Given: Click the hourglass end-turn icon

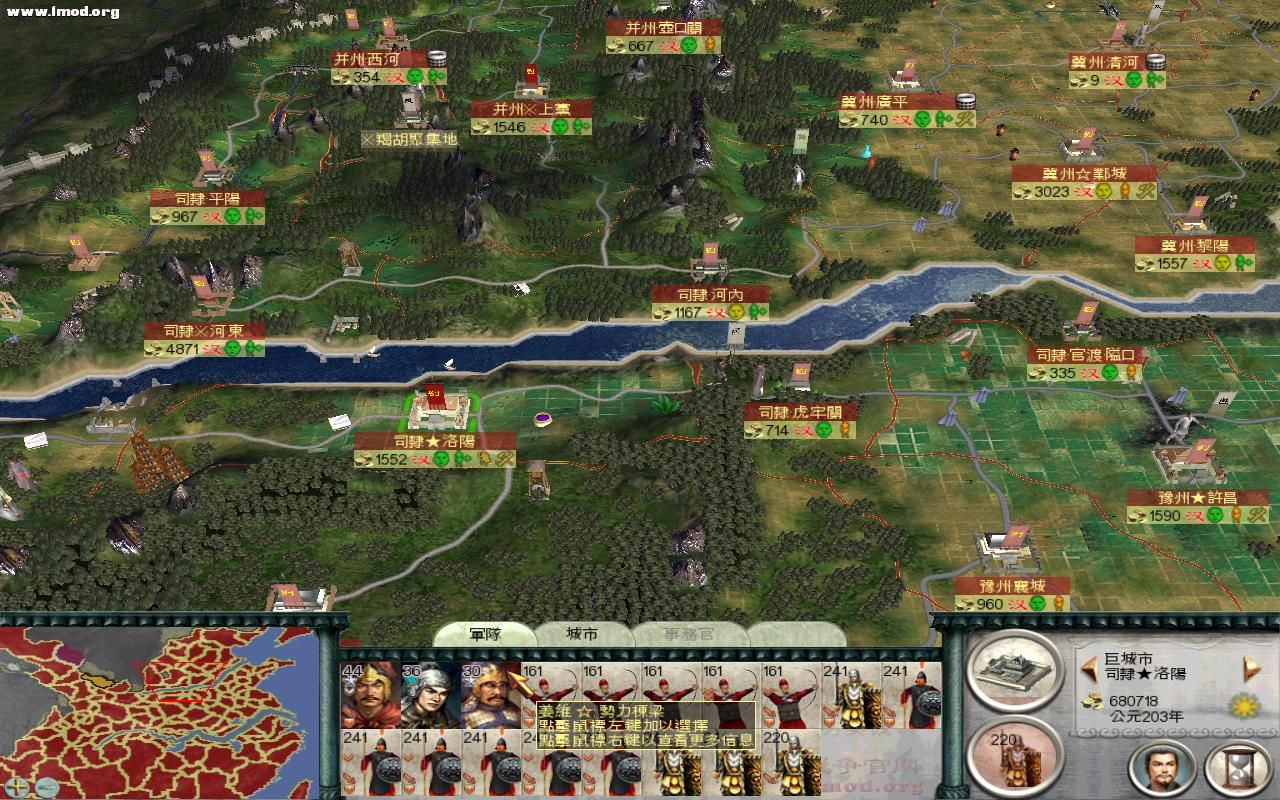Looking at the screenshot, I should [1240, 770].
